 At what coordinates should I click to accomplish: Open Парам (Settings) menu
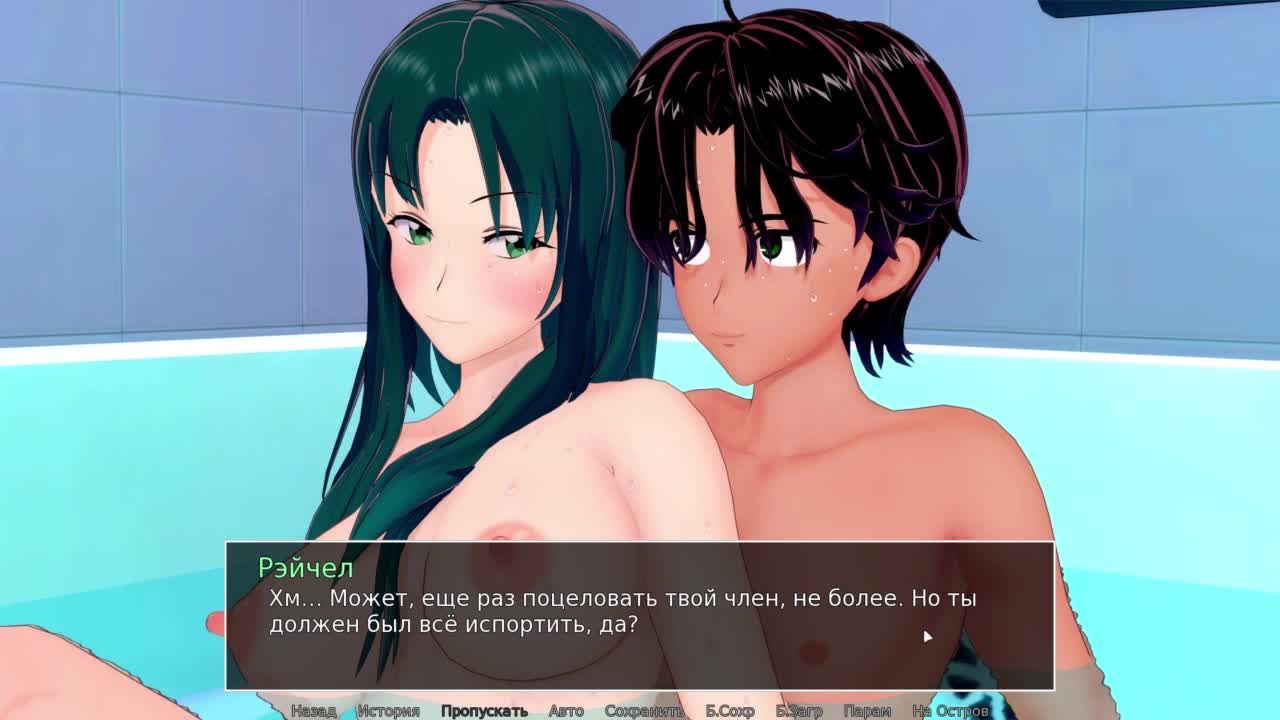click(867, 711)
